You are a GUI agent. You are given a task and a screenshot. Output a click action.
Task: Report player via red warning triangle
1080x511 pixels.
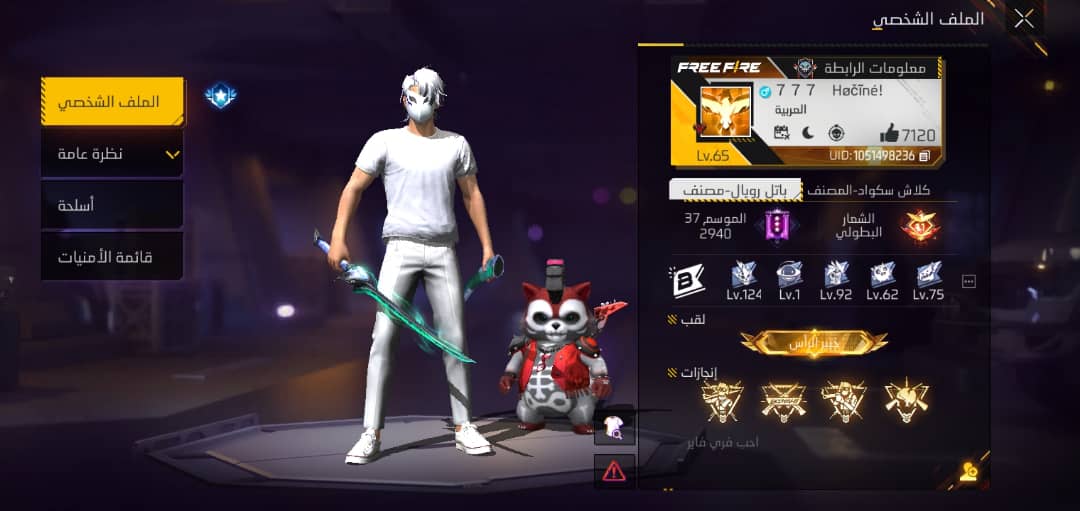(614, 469)
